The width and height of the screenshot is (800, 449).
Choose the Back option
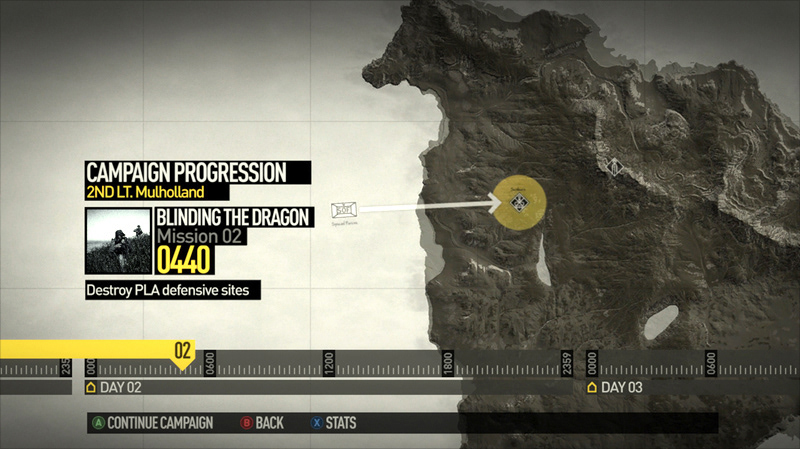pyautogui.click(x=262, y=423)
